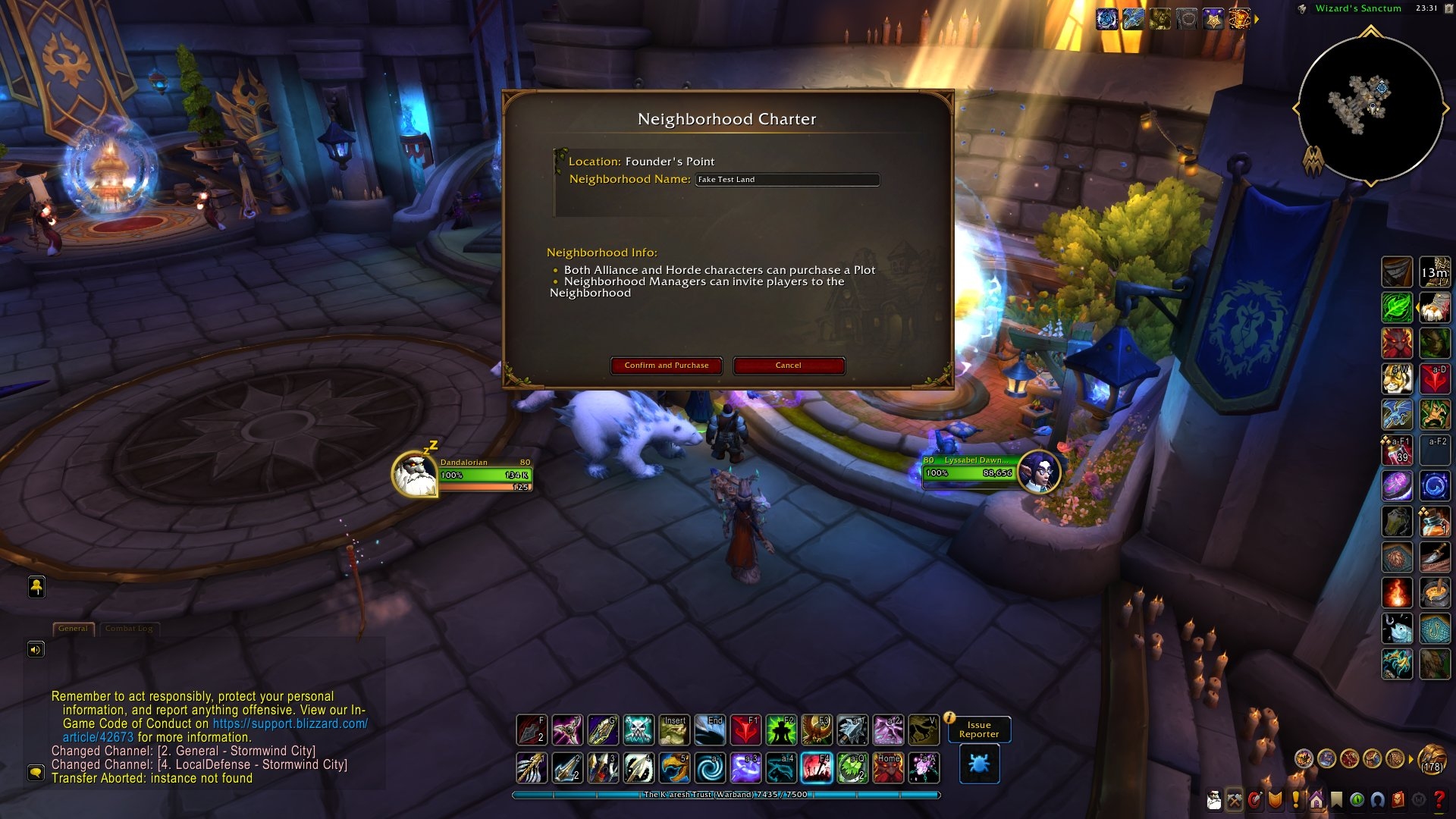Open the red question mark help menu

pos(1439,800)
